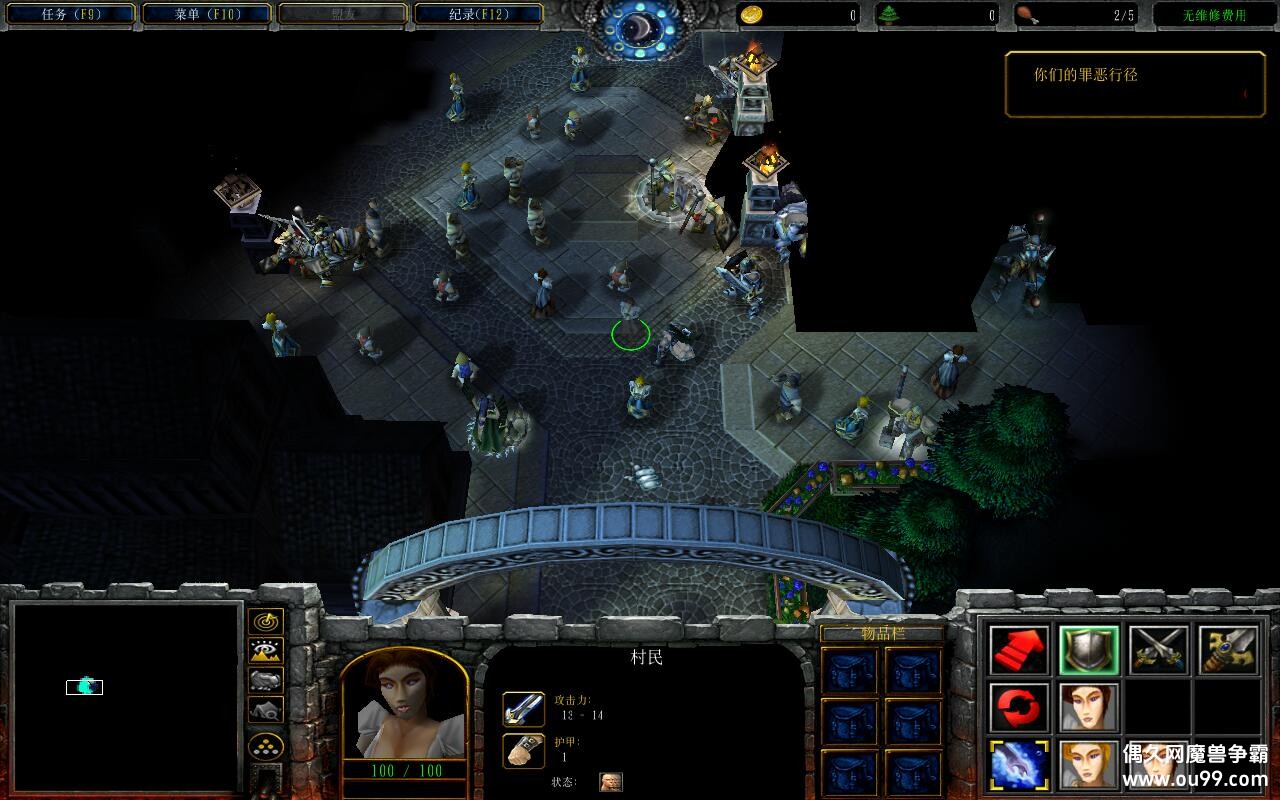Cast the blue frost claw ability

pyautogui.click(x=1019, y=765)
